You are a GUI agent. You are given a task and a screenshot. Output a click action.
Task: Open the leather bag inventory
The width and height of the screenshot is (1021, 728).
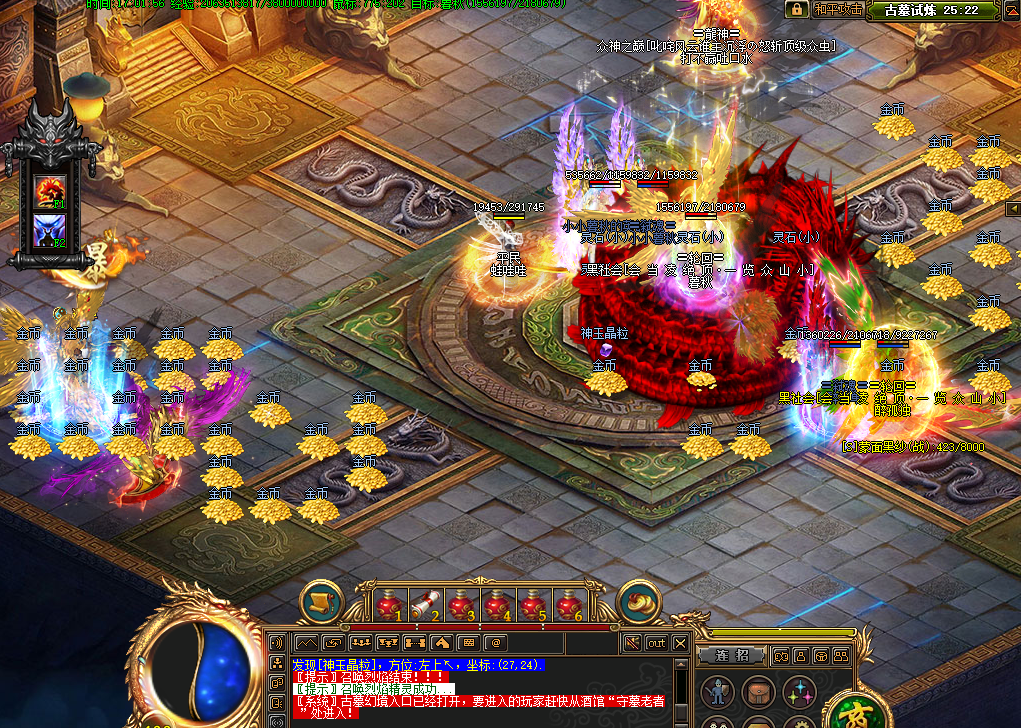click(756, 691)
